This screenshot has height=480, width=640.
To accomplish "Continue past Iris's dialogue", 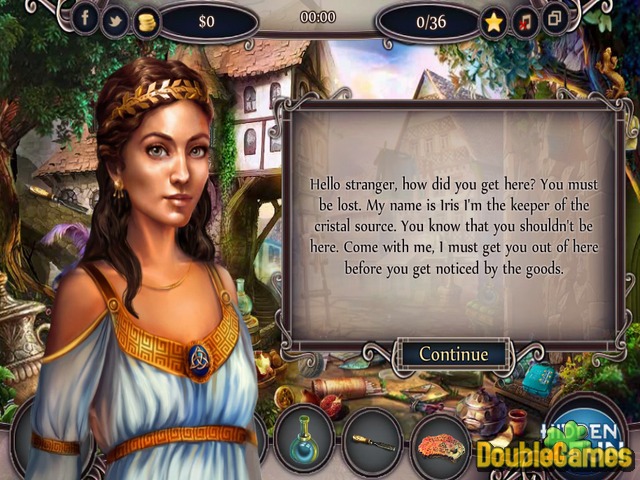I will pyautogui.click(x=453, y=354).
